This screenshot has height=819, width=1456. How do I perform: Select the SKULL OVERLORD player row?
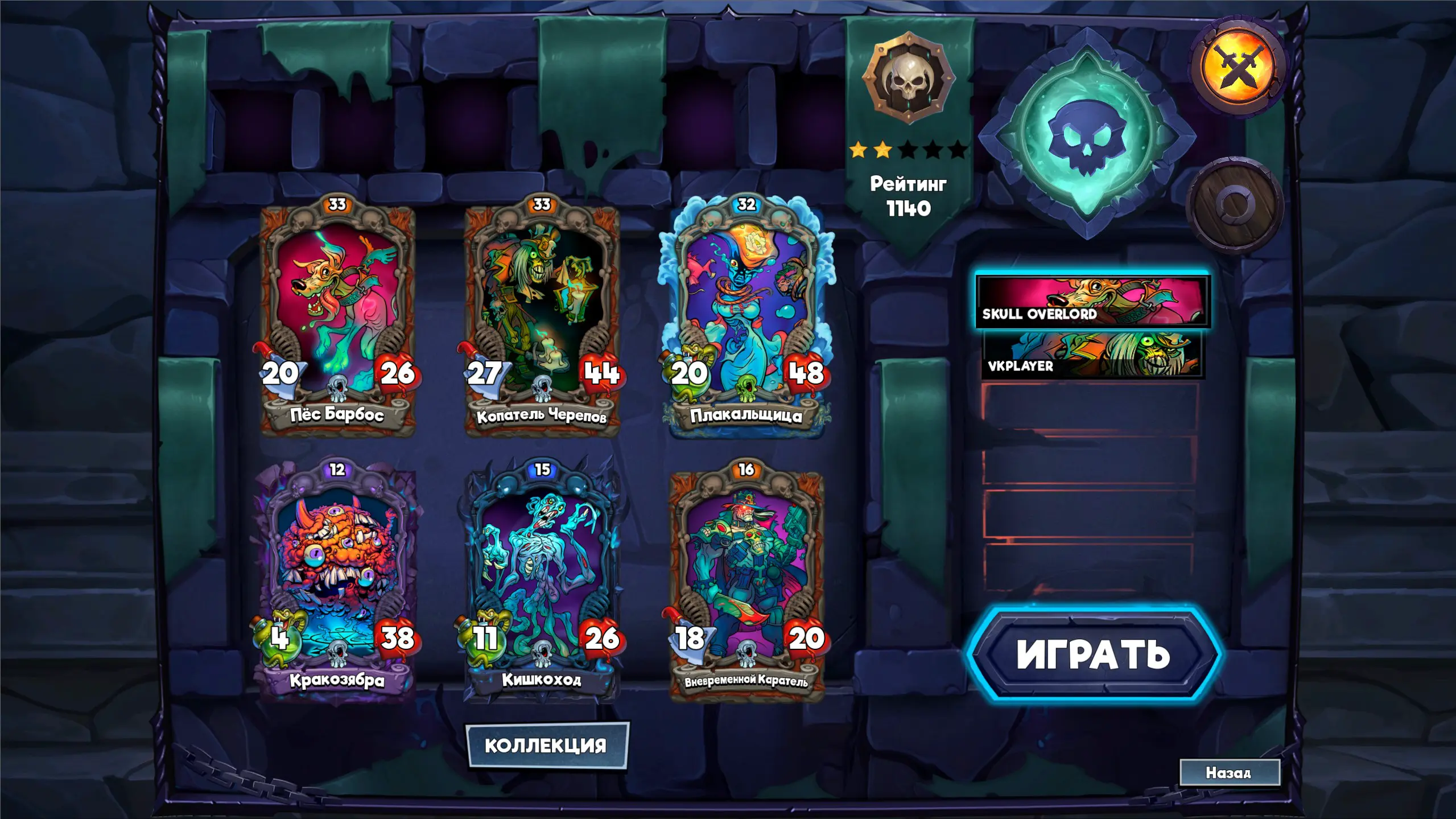(x=1092, y=302)
